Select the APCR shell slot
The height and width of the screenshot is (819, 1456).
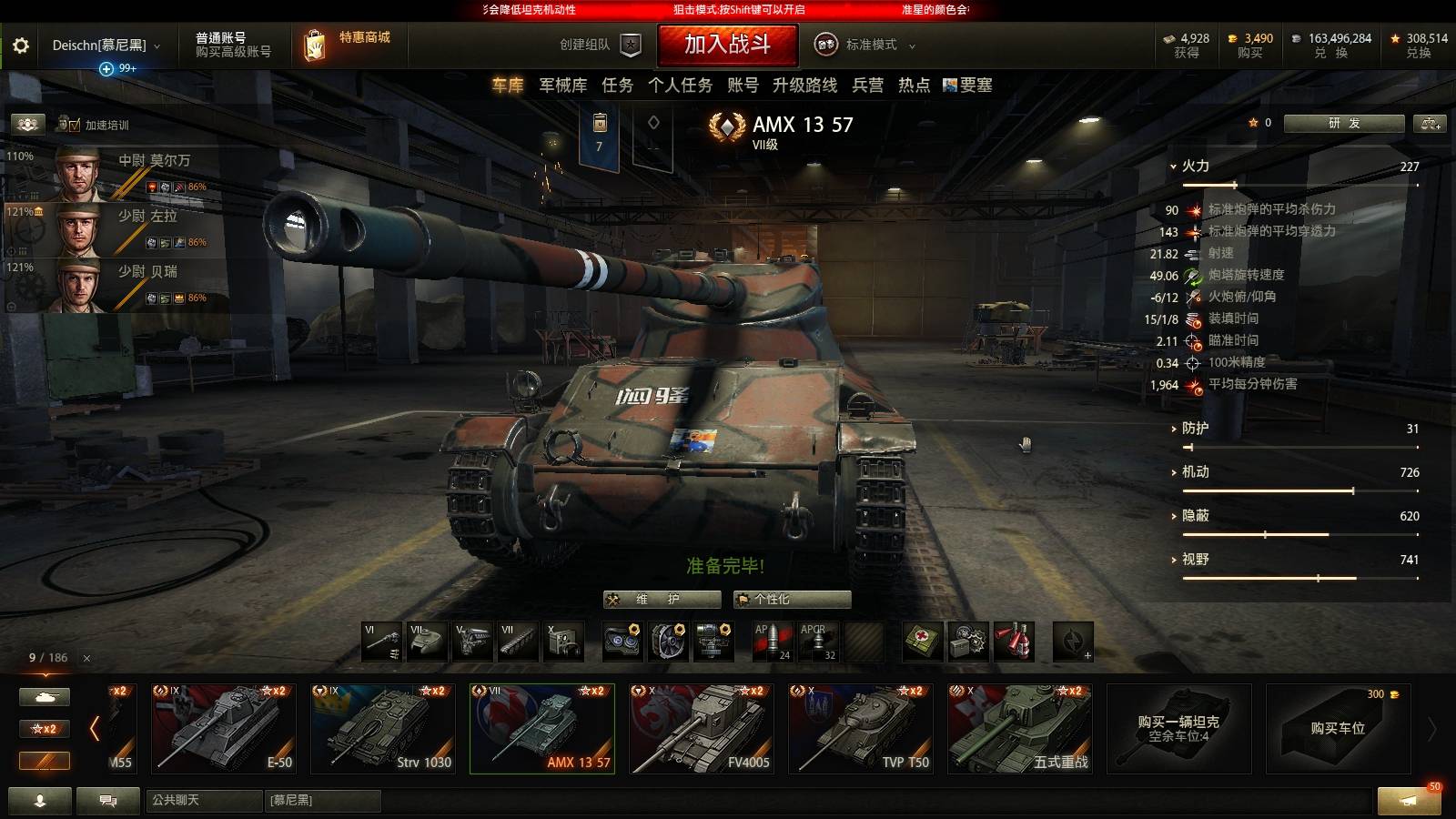point(816,642)
